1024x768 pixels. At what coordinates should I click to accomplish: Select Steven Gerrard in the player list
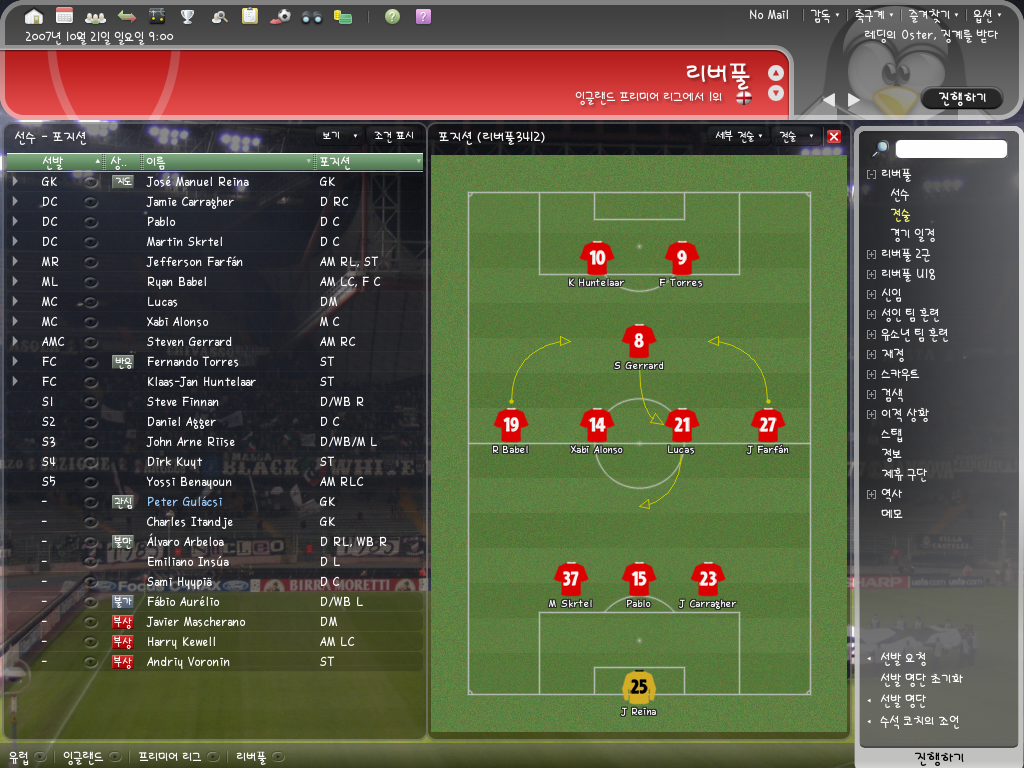click(x=189, y=342)
